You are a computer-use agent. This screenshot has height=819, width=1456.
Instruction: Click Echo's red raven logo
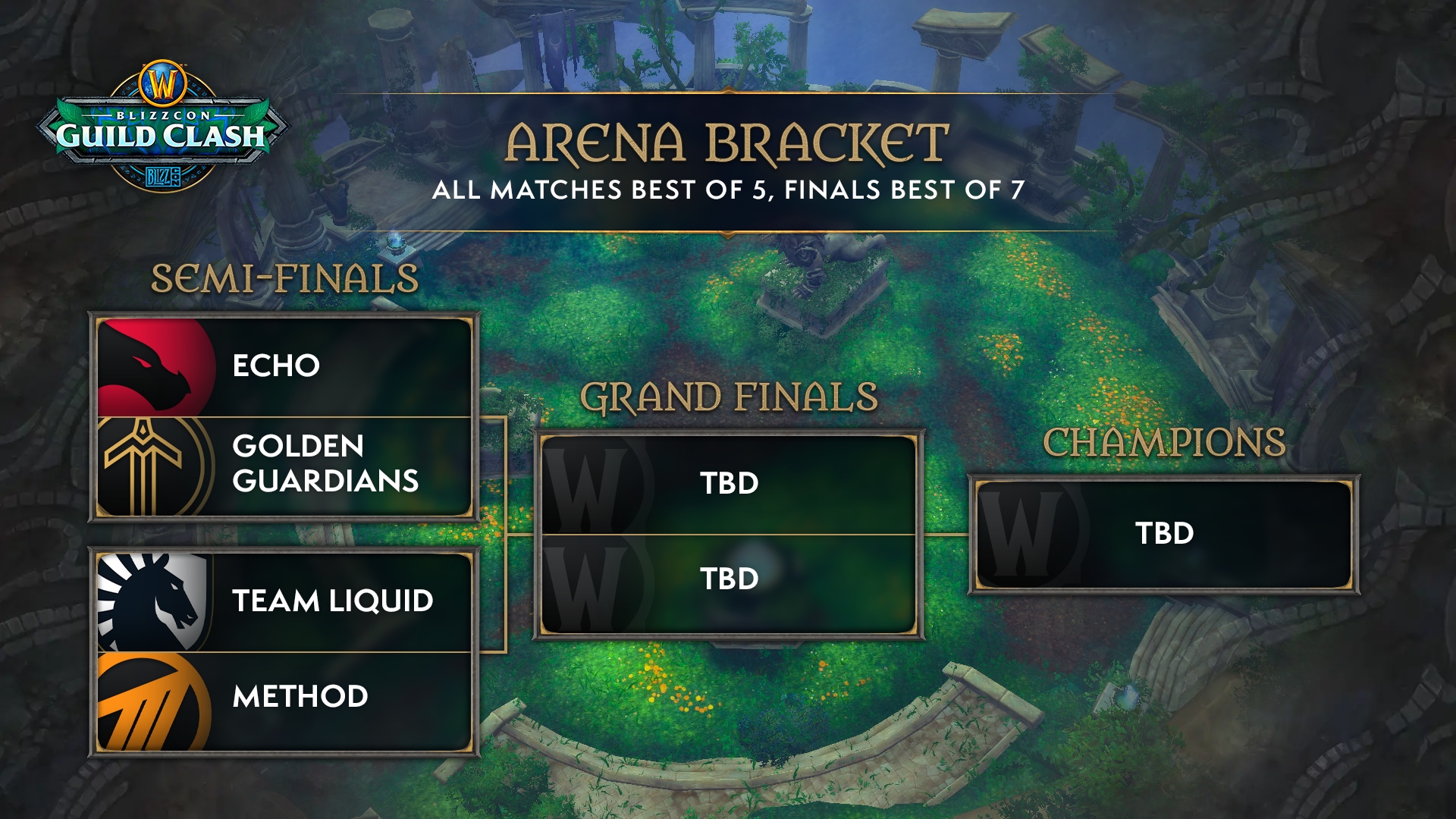coord(154,368)
